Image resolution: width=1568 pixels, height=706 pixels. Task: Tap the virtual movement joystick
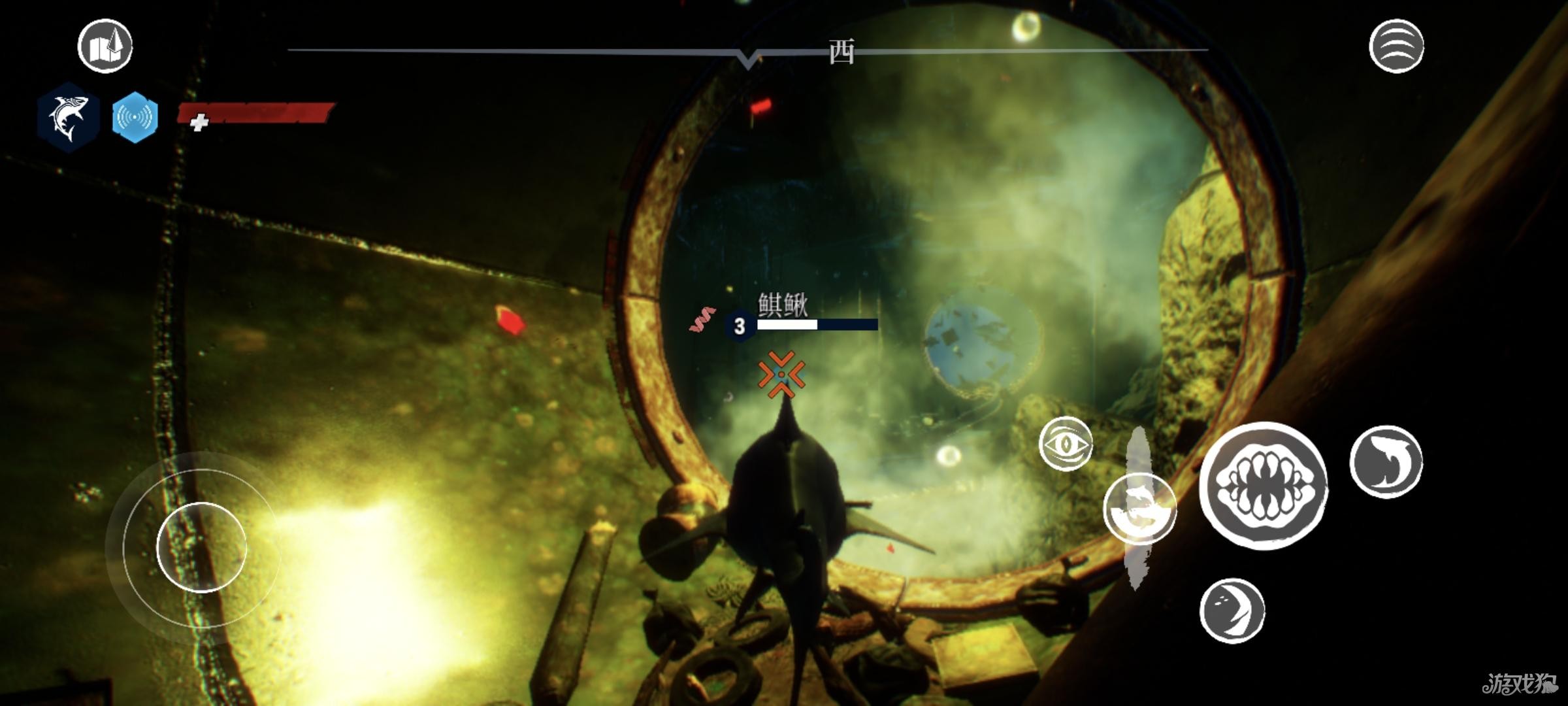(201, 547)
